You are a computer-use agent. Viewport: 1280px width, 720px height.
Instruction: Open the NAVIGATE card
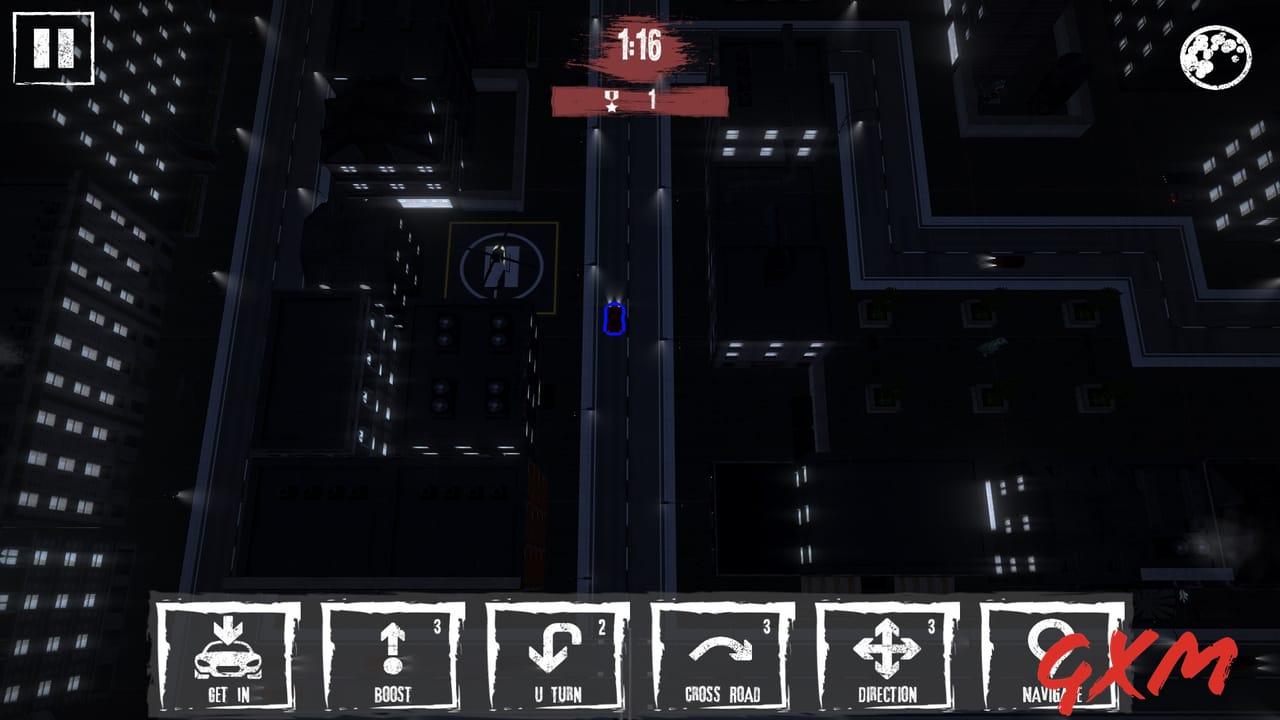(1052, 645)
